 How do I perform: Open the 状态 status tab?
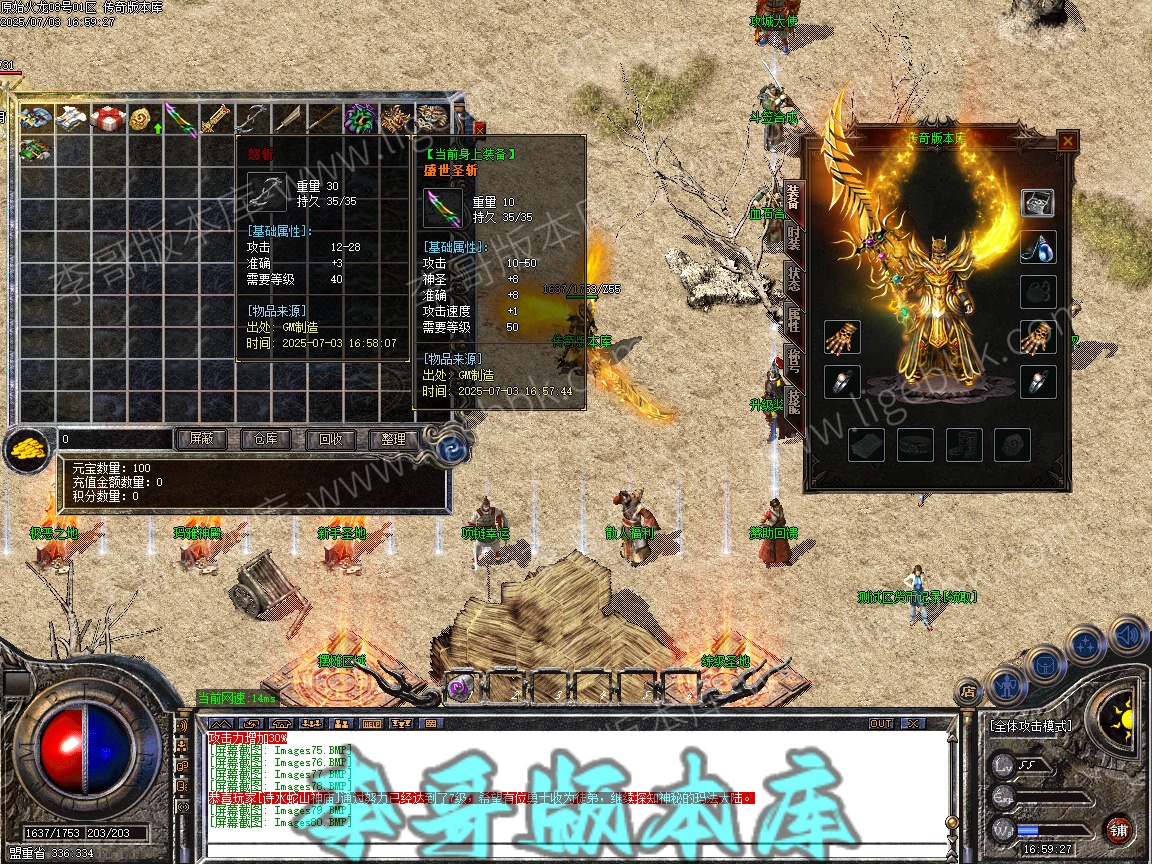(x=793, y=279)
